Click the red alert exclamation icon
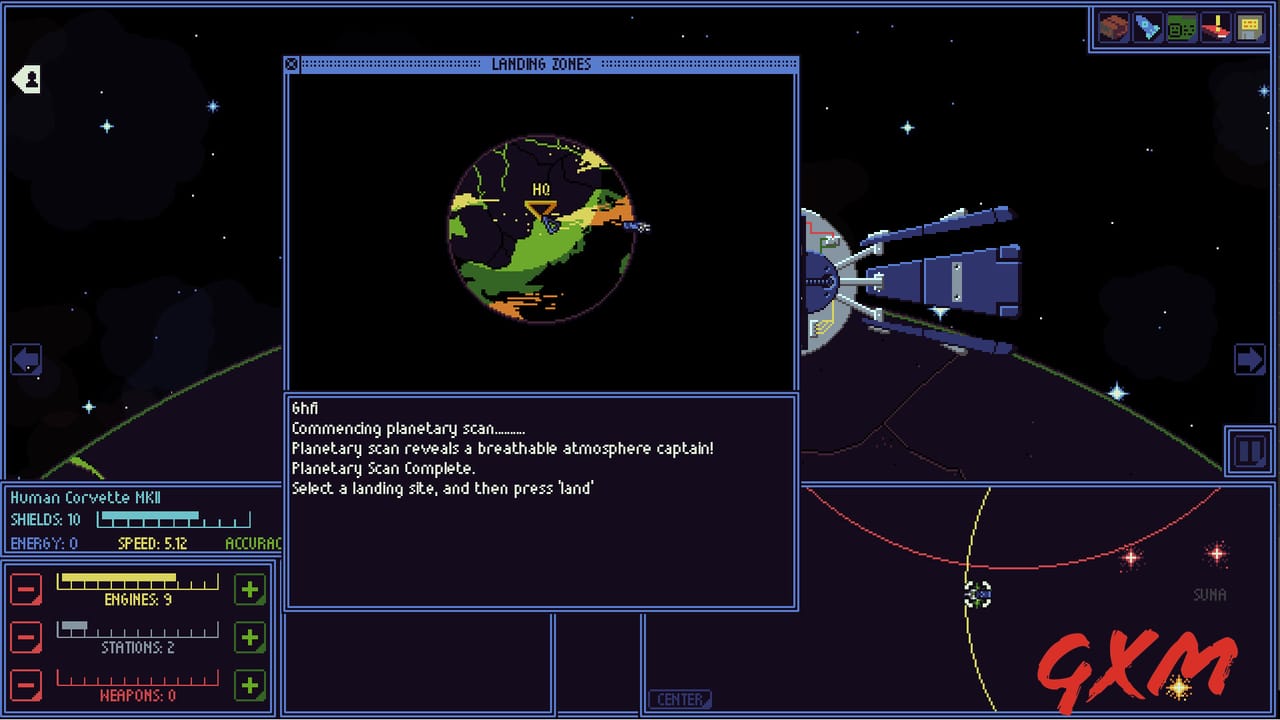 coord(1218,27)
